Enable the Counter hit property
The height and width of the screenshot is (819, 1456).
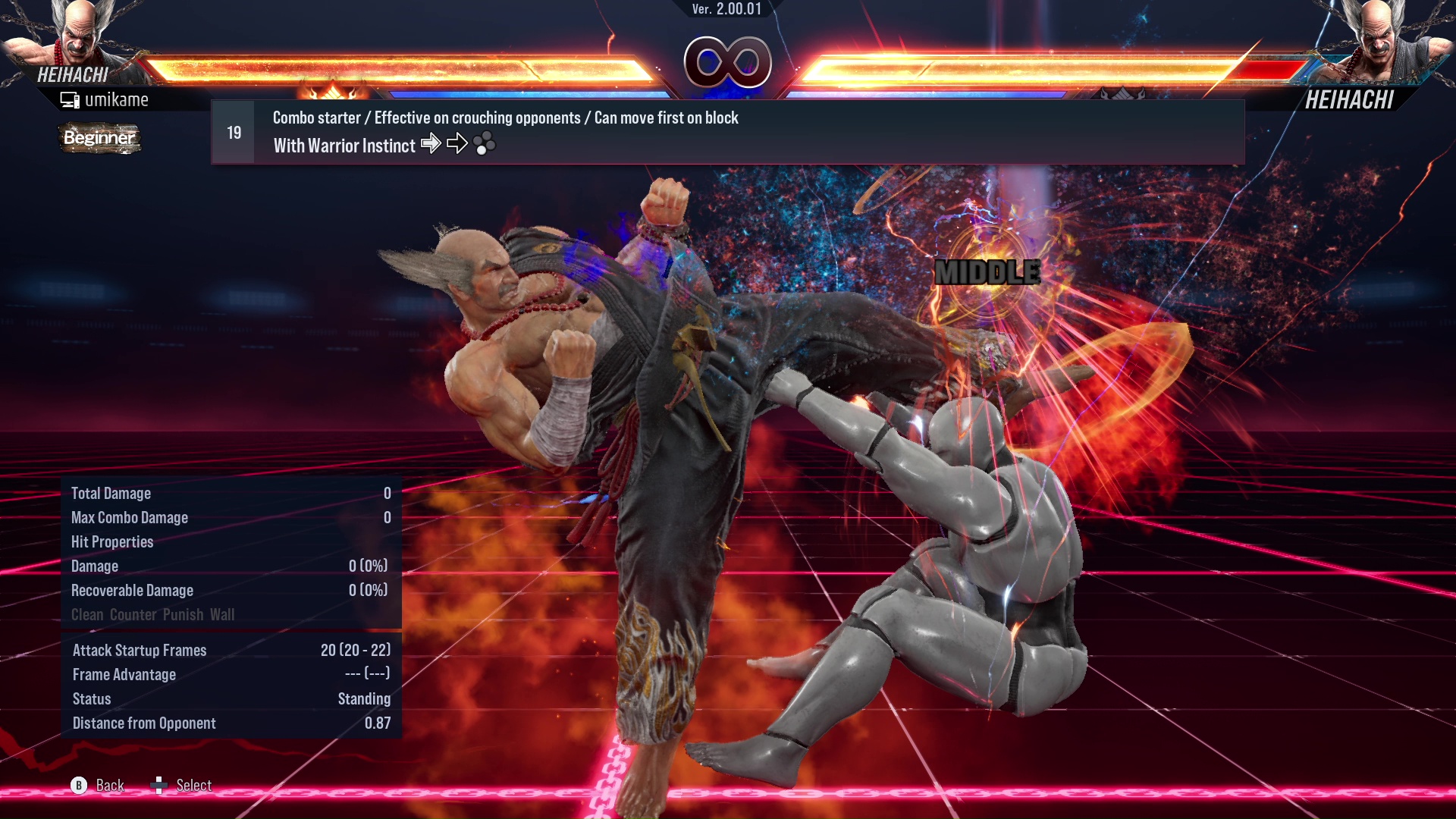[134, 615]
